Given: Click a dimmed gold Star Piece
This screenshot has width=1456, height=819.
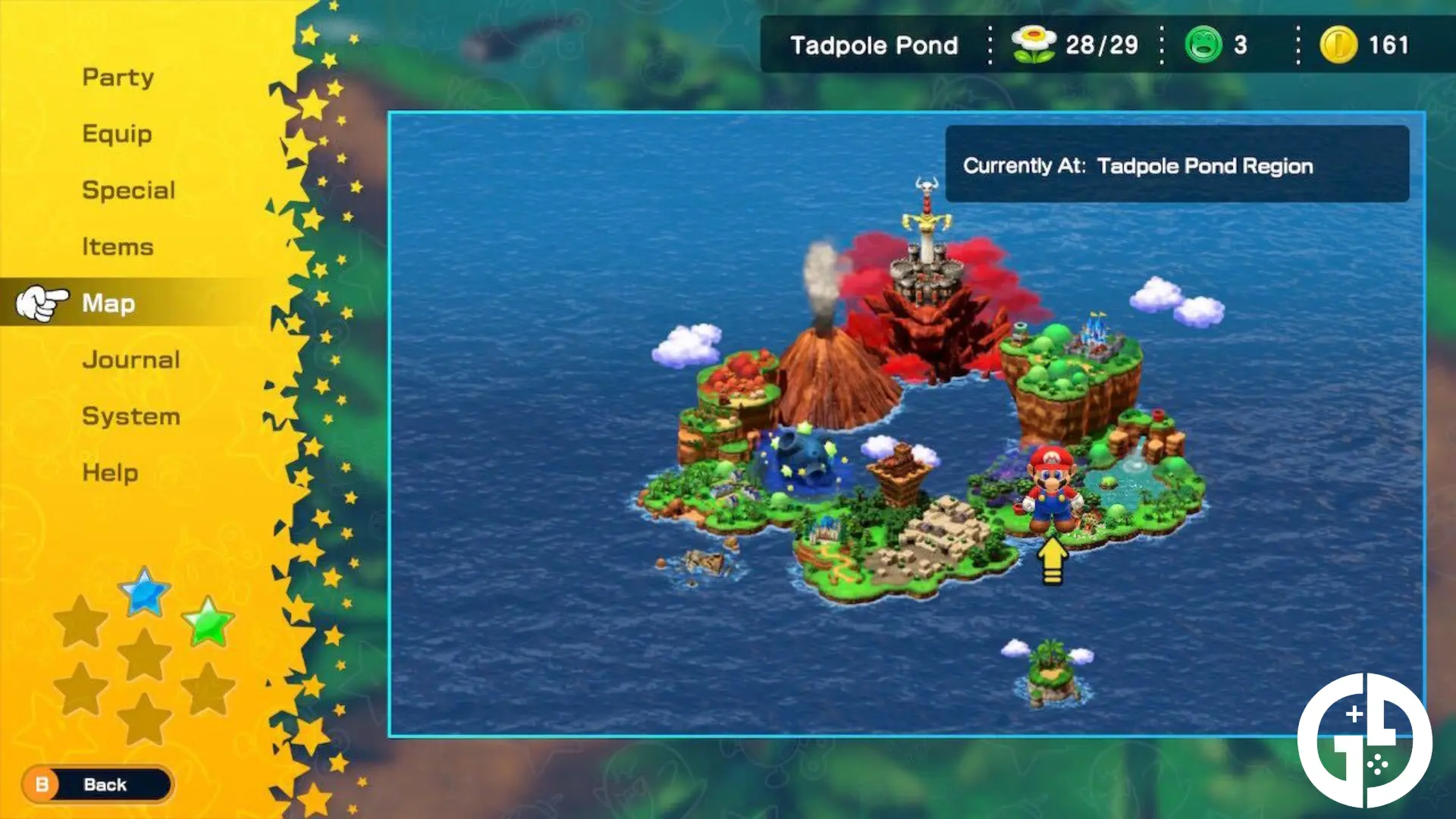Looking at the screenshot, I should (82, 622).
